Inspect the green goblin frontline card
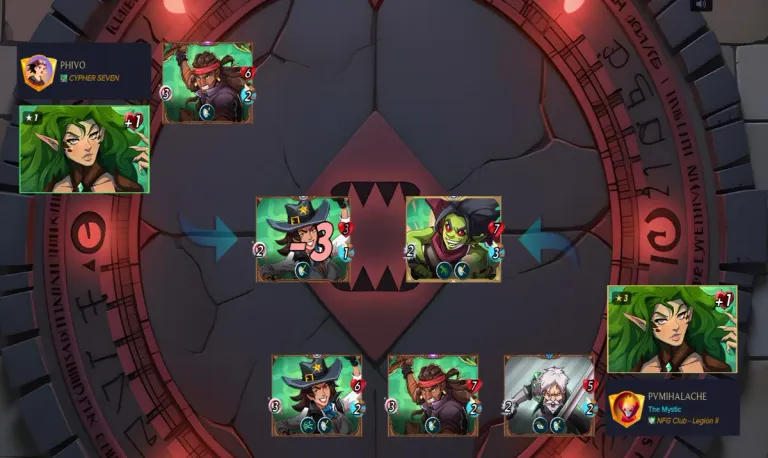Viewport: 768px width, 458px height. click(453, 238)
